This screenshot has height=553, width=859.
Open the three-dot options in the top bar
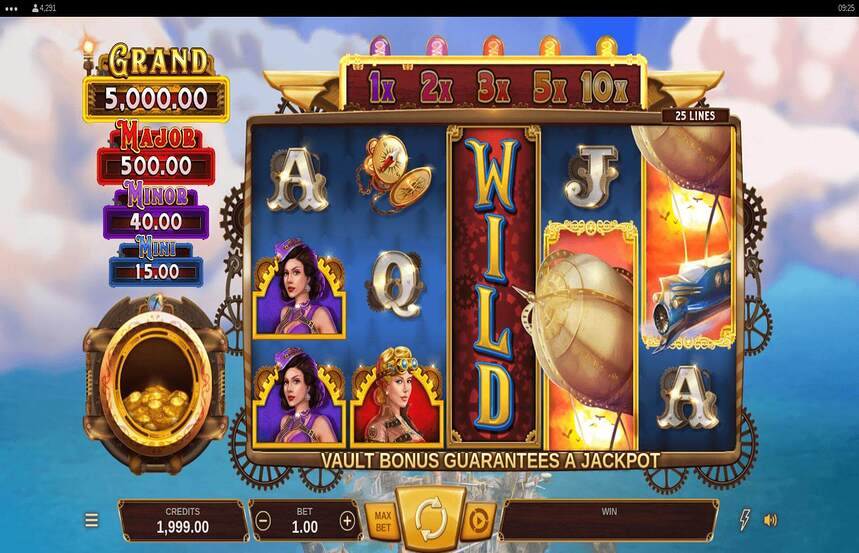(11, 8)
